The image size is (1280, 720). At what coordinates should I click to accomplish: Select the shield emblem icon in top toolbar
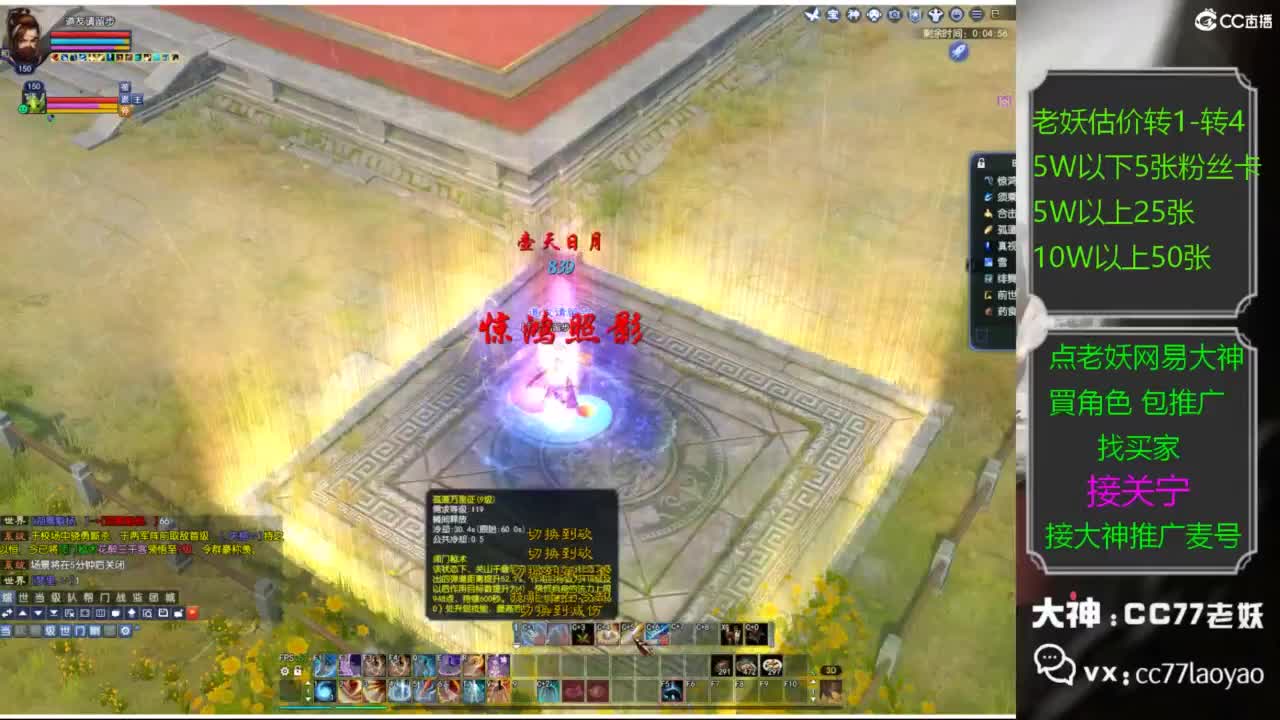(916, 15)
